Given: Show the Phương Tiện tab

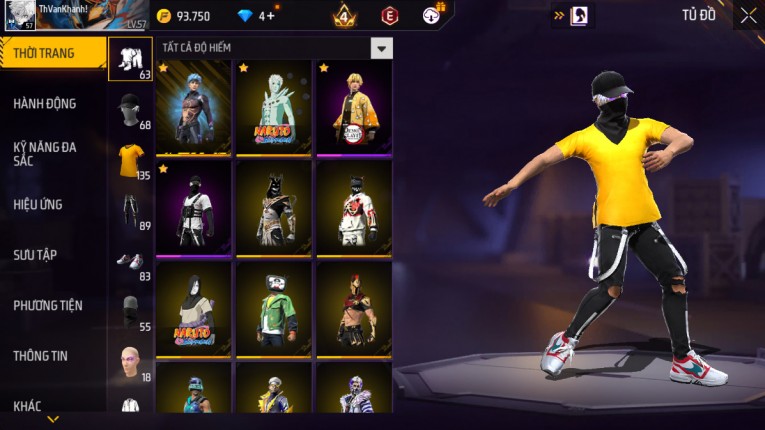Looking at the screenshot, I should tap(48, 305).
